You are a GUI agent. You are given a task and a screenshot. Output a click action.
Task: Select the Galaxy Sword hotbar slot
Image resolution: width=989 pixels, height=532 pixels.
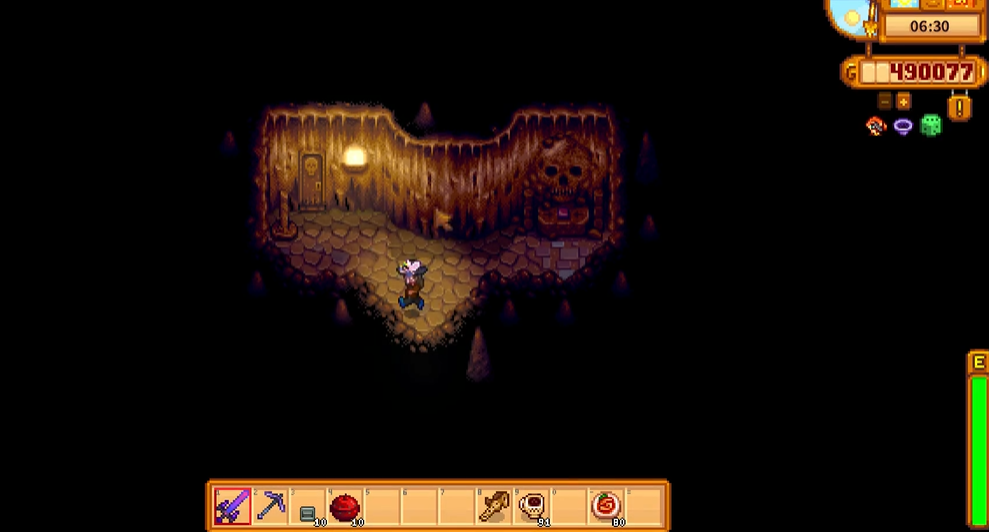coord(232,506)
